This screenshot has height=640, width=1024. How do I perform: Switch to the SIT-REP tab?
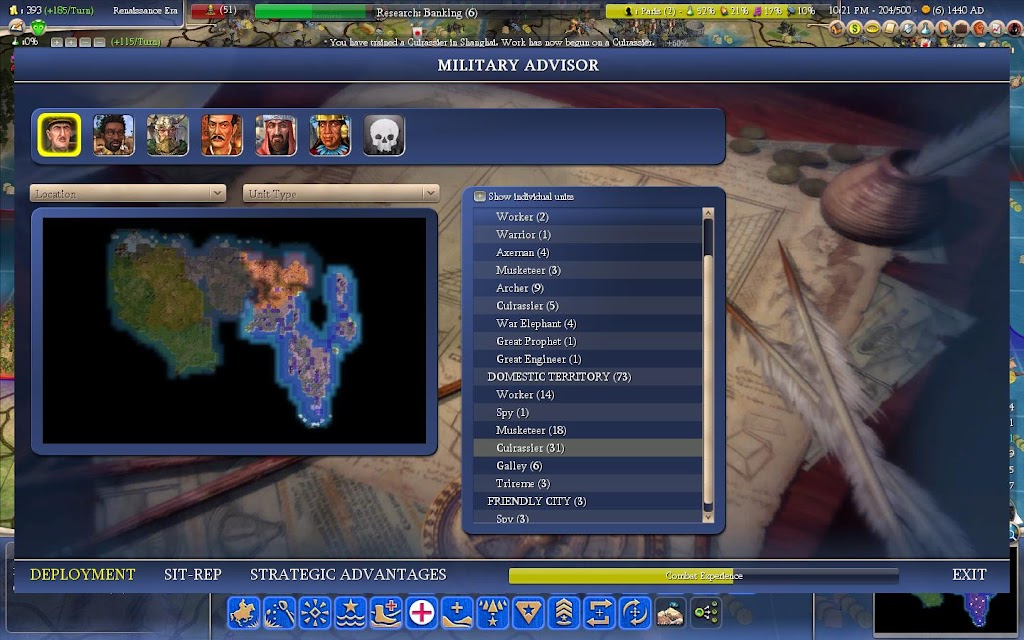193,574
